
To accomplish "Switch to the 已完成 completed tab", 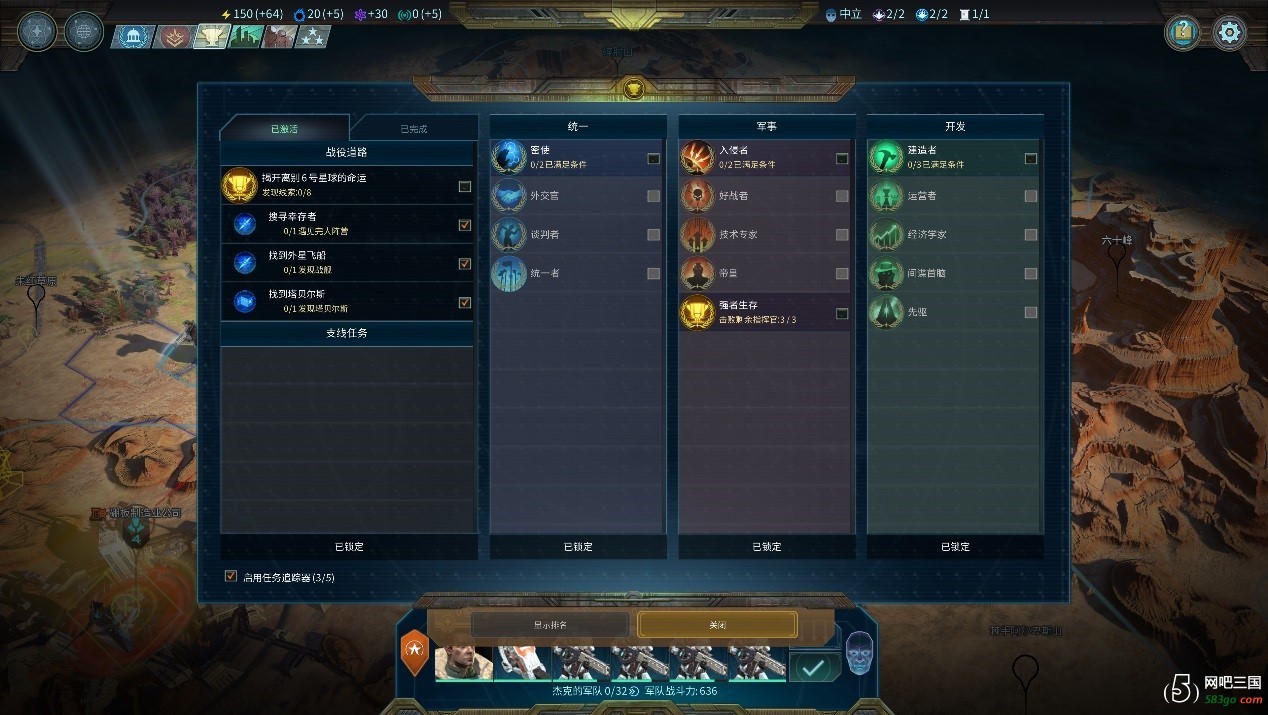I will coord(412,129).
